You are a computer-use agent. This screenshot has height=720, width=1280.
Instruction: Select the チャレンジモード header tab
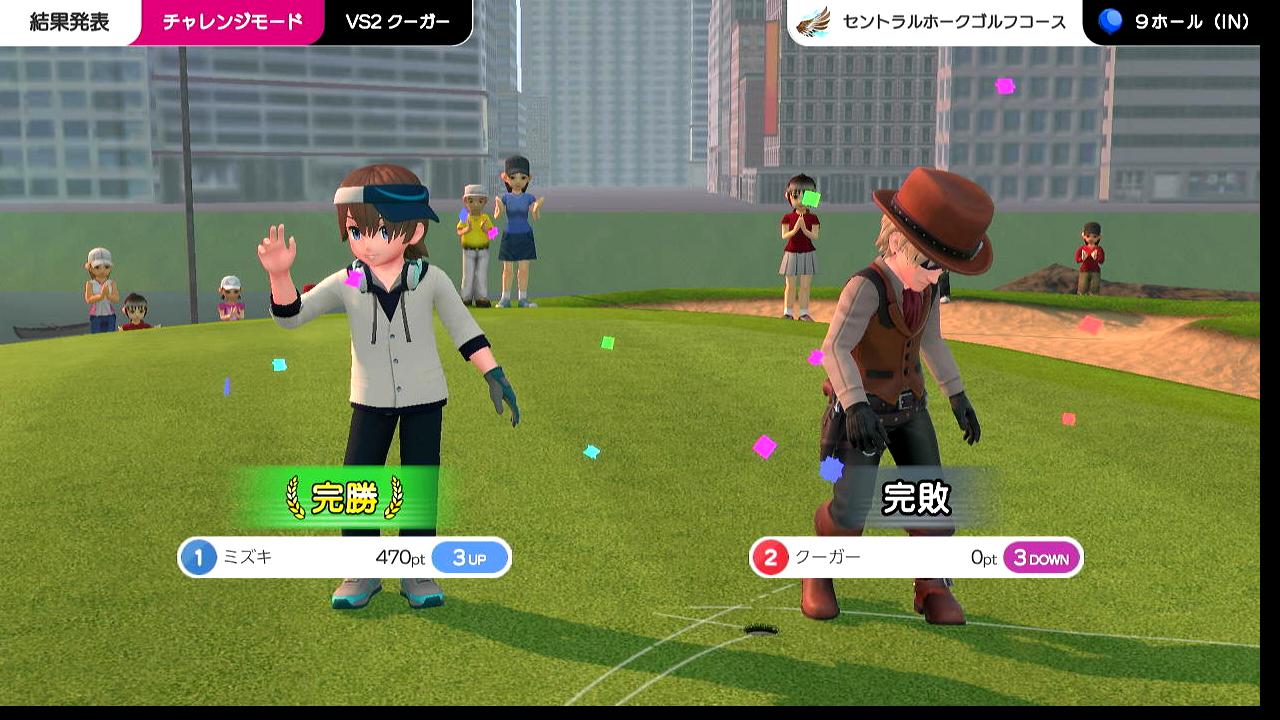[232, 22]
